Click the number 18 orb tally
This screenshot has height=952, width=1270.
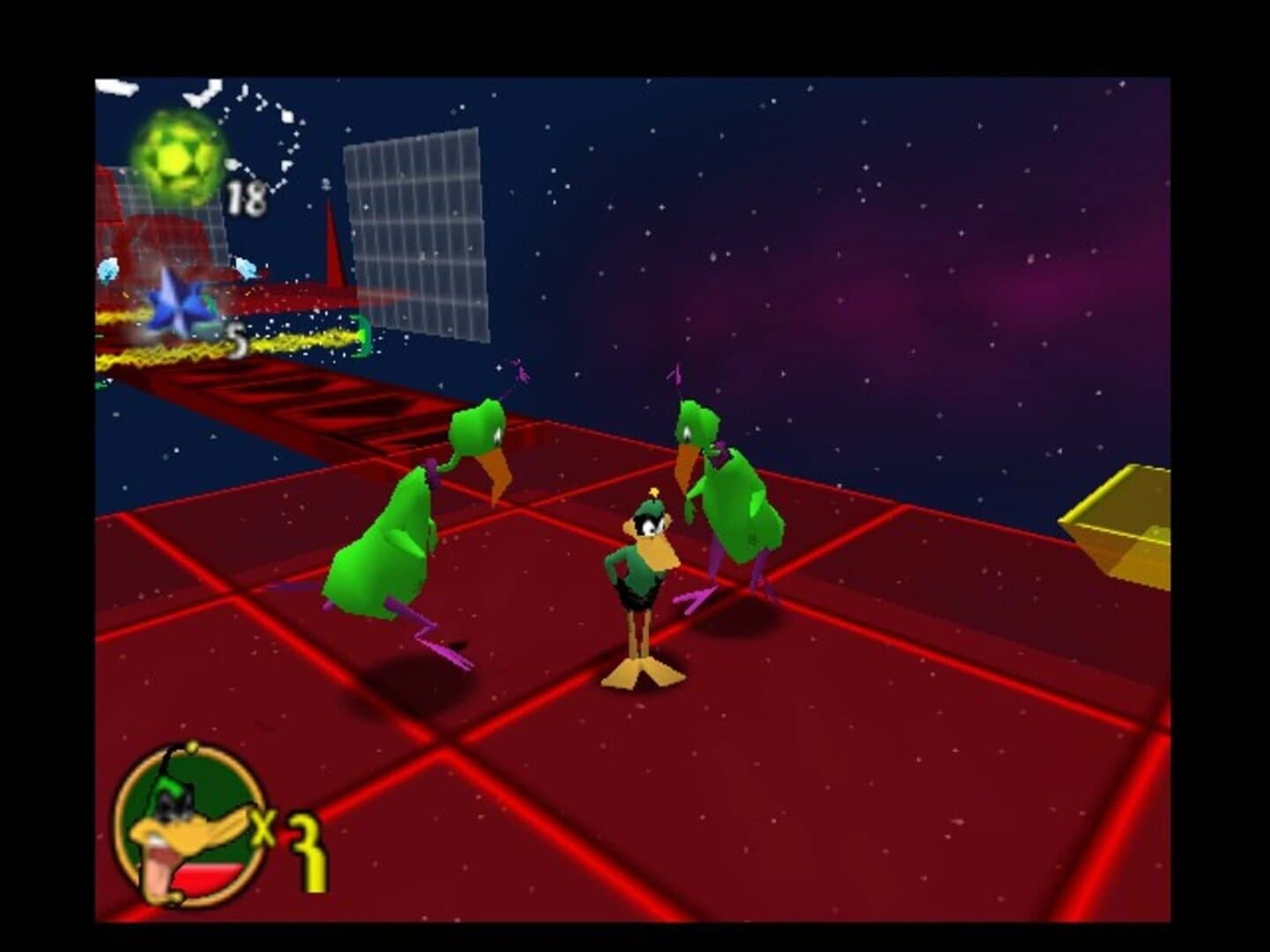point(247,199)
